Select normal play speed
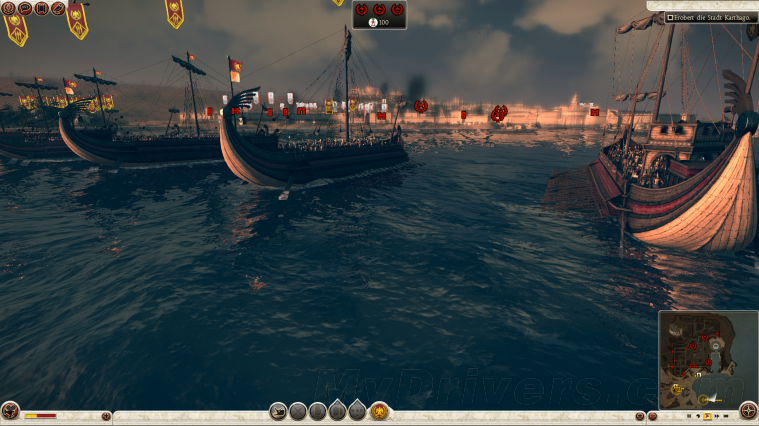This screenshot has height=426, width=759. coord(706,416)
